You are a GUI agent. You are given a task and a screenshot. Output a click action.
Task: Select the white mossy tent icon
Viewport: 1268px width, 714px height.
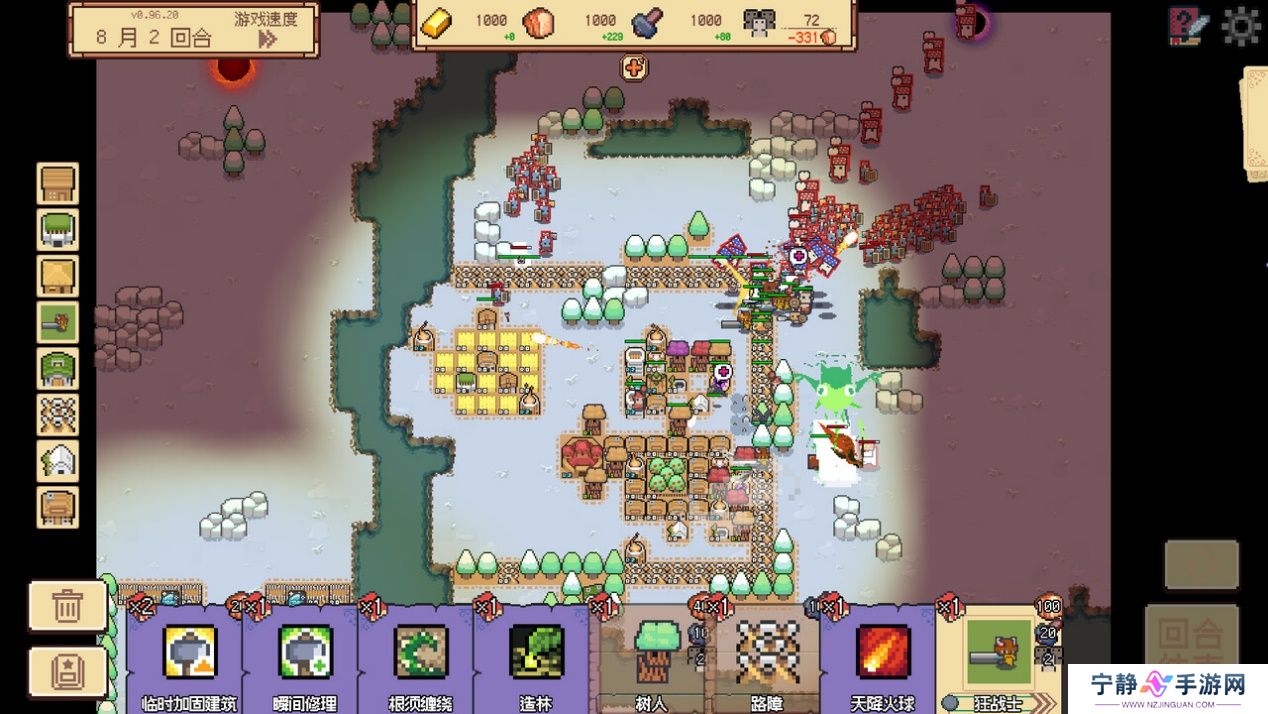coord(58,460)
